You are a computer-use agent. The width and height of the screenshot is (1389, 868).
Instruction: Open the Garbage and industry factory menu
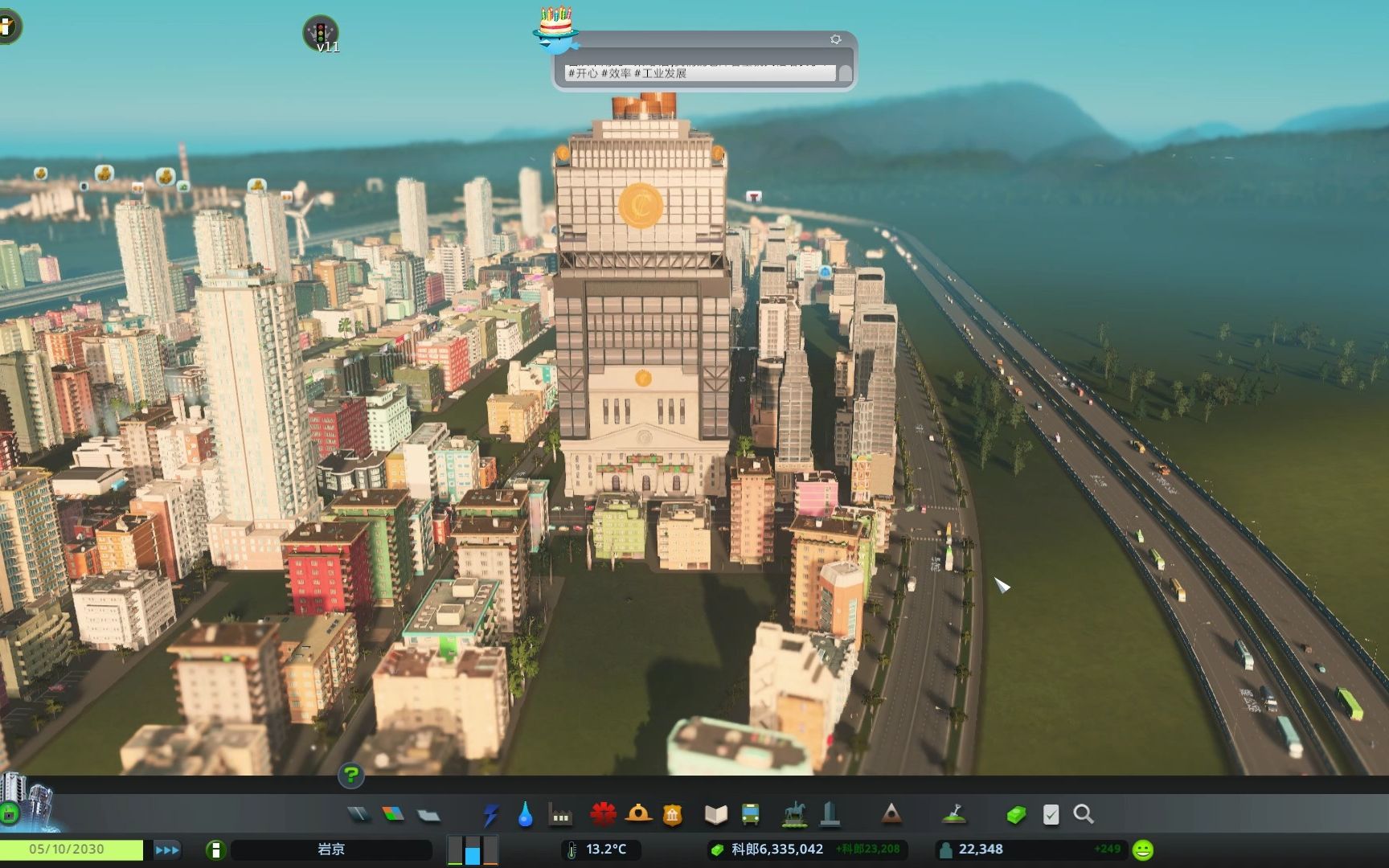pos(560,815)
